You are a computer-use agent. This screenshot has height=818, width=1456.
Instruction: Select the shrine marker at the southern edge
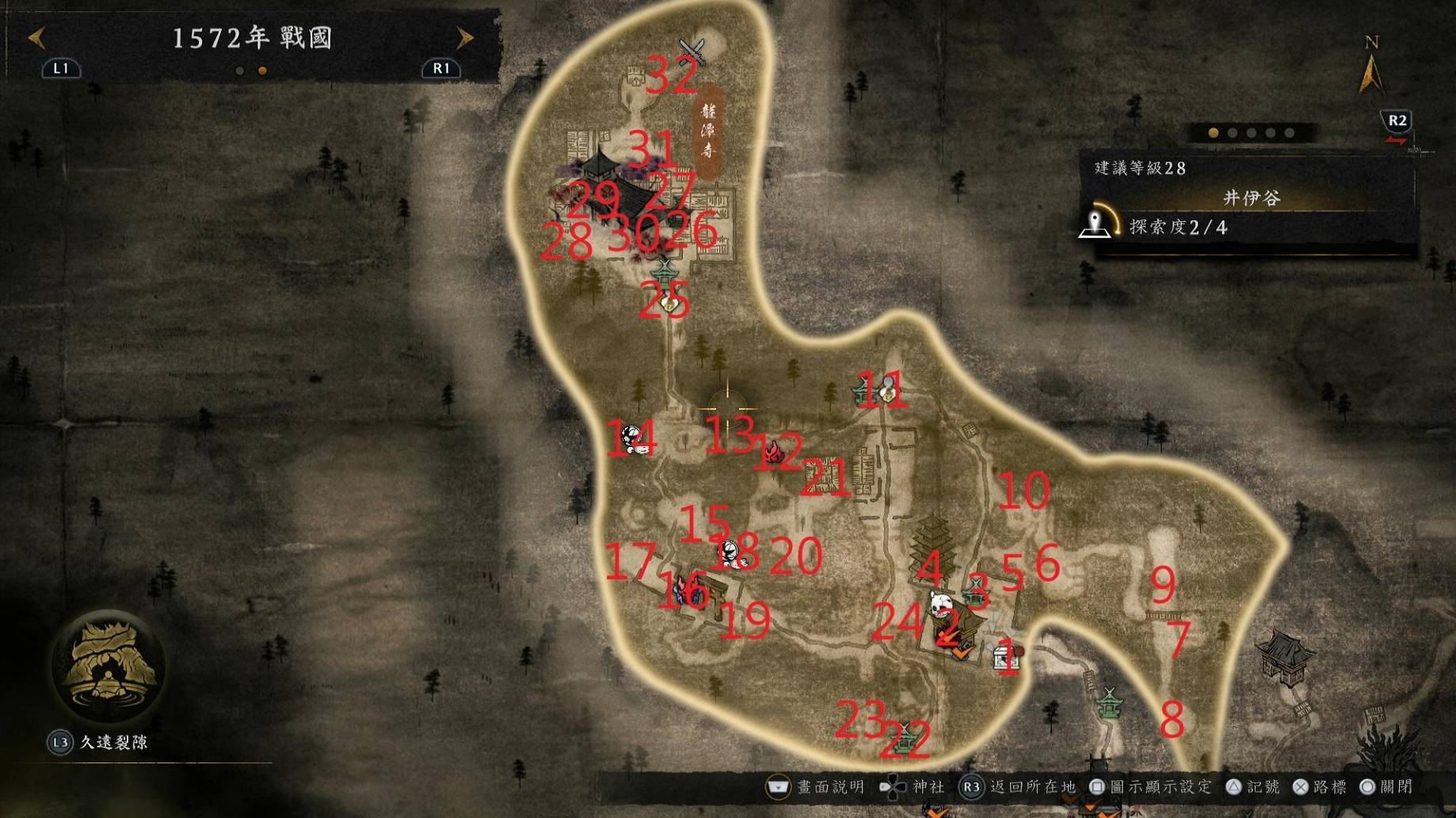pyautogui.click(x=903, y=737)
